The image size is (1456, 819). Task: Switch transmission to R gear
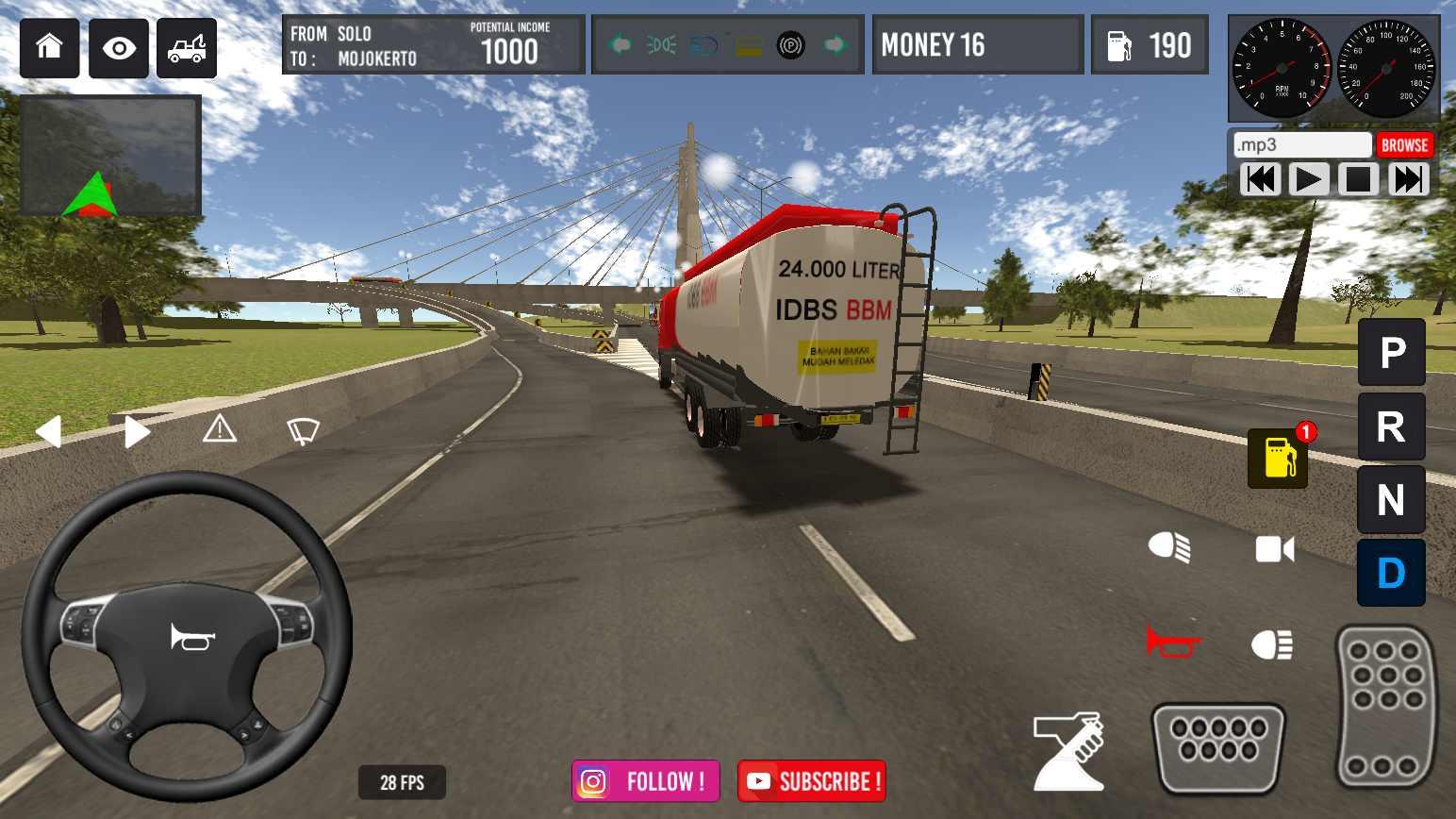(1390, 426)
